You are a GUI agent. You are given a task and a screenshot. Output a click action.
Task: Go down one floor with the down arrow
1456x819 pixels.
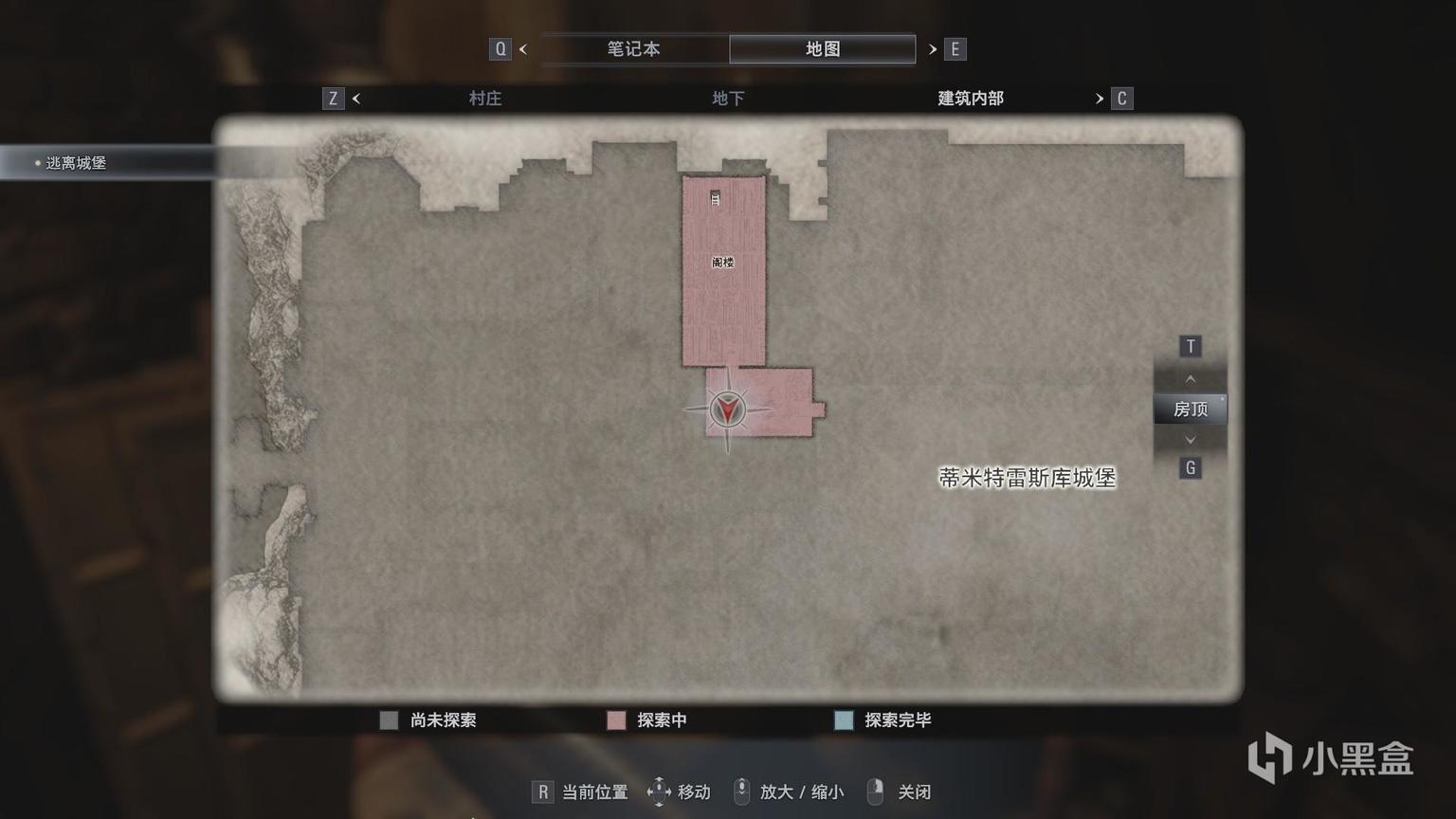[x=1191, y=440]
